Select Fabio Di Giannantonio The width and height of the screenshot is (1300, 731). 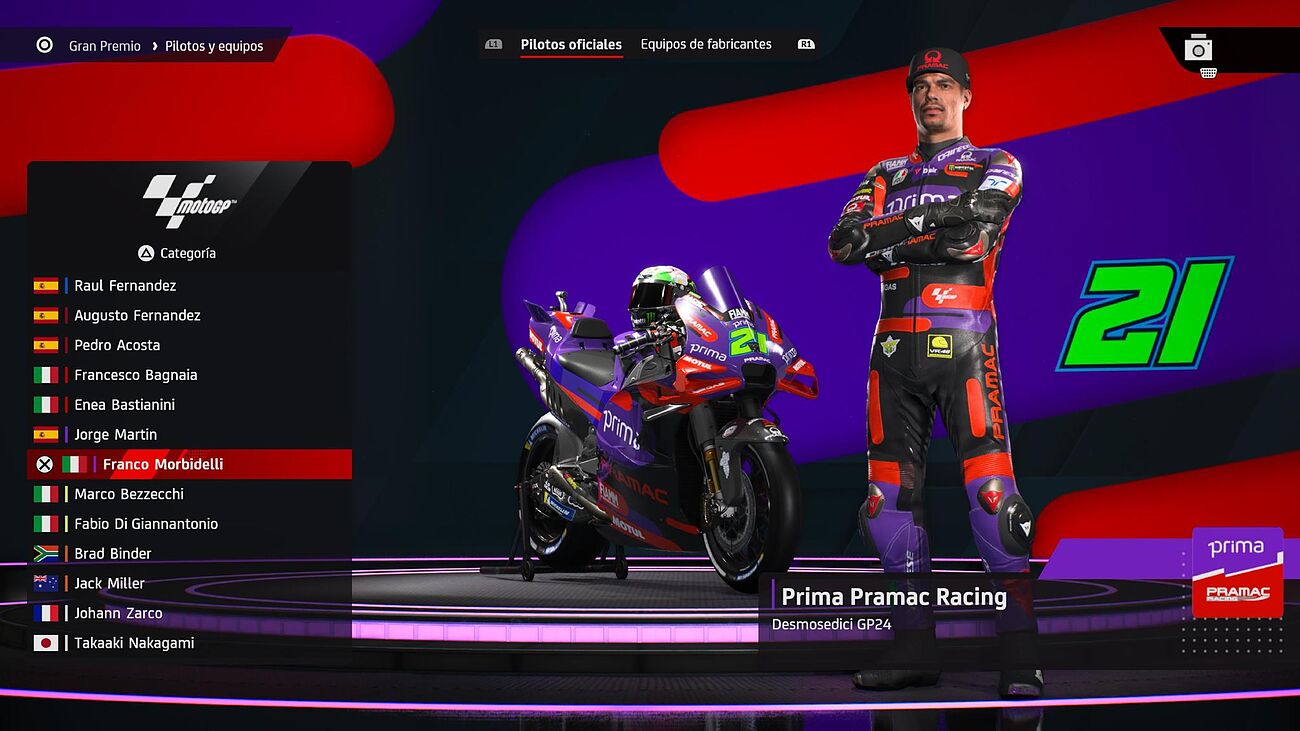tap(145, 524)
